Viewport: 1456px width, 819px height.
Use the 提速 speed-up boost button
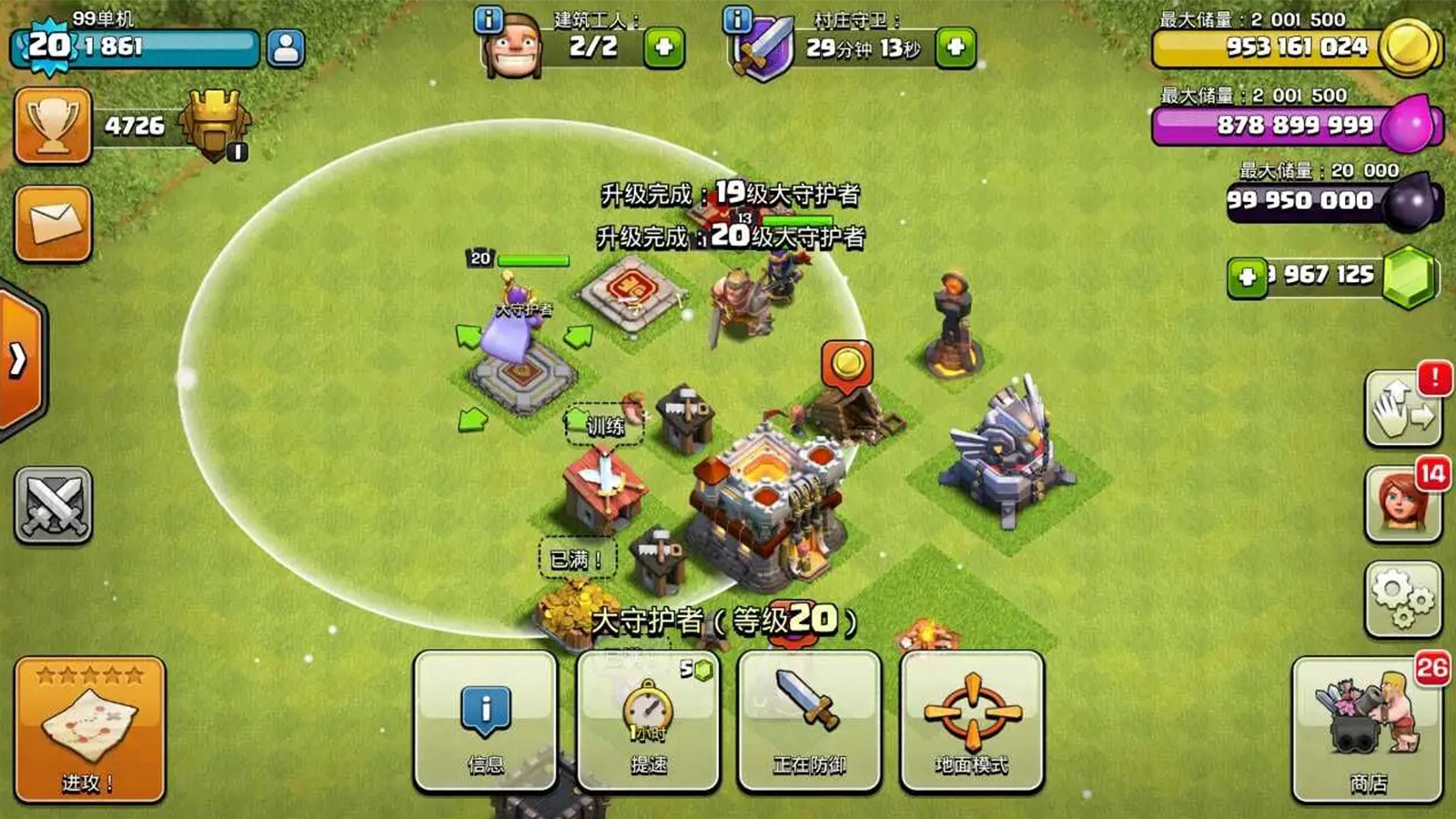tap(648, 721)
